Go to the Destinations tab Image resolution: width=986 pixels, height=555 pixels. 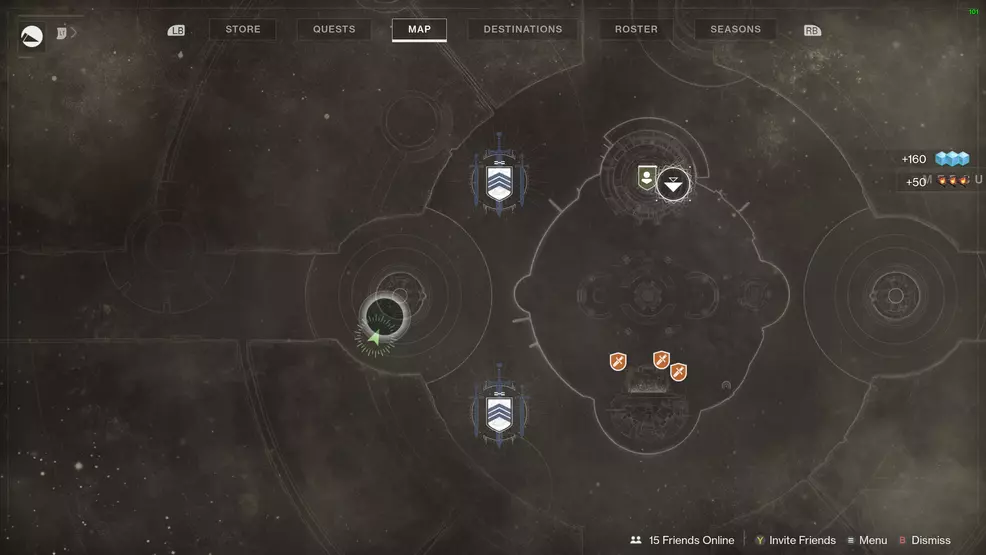click(522, 30)
